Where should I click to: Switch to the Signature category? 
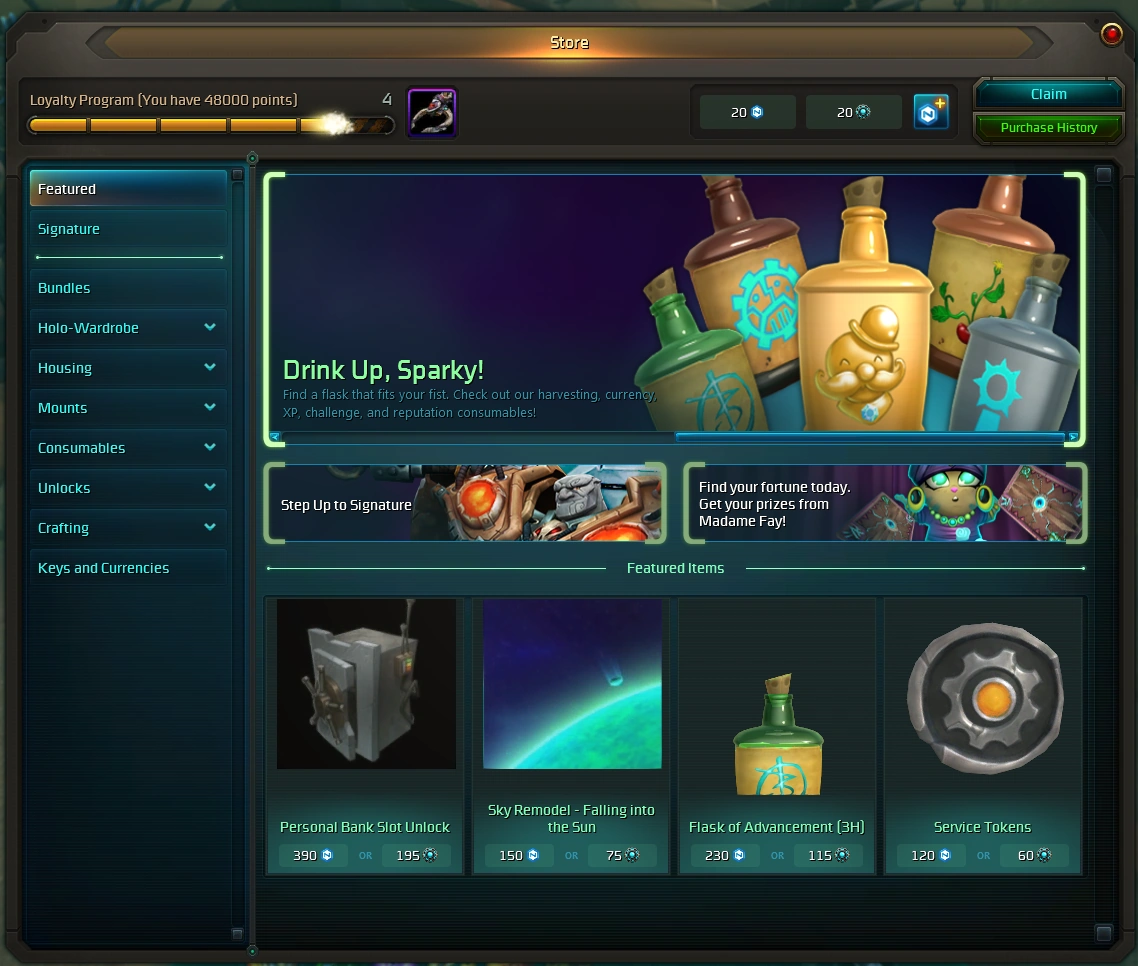pos(128,229)
